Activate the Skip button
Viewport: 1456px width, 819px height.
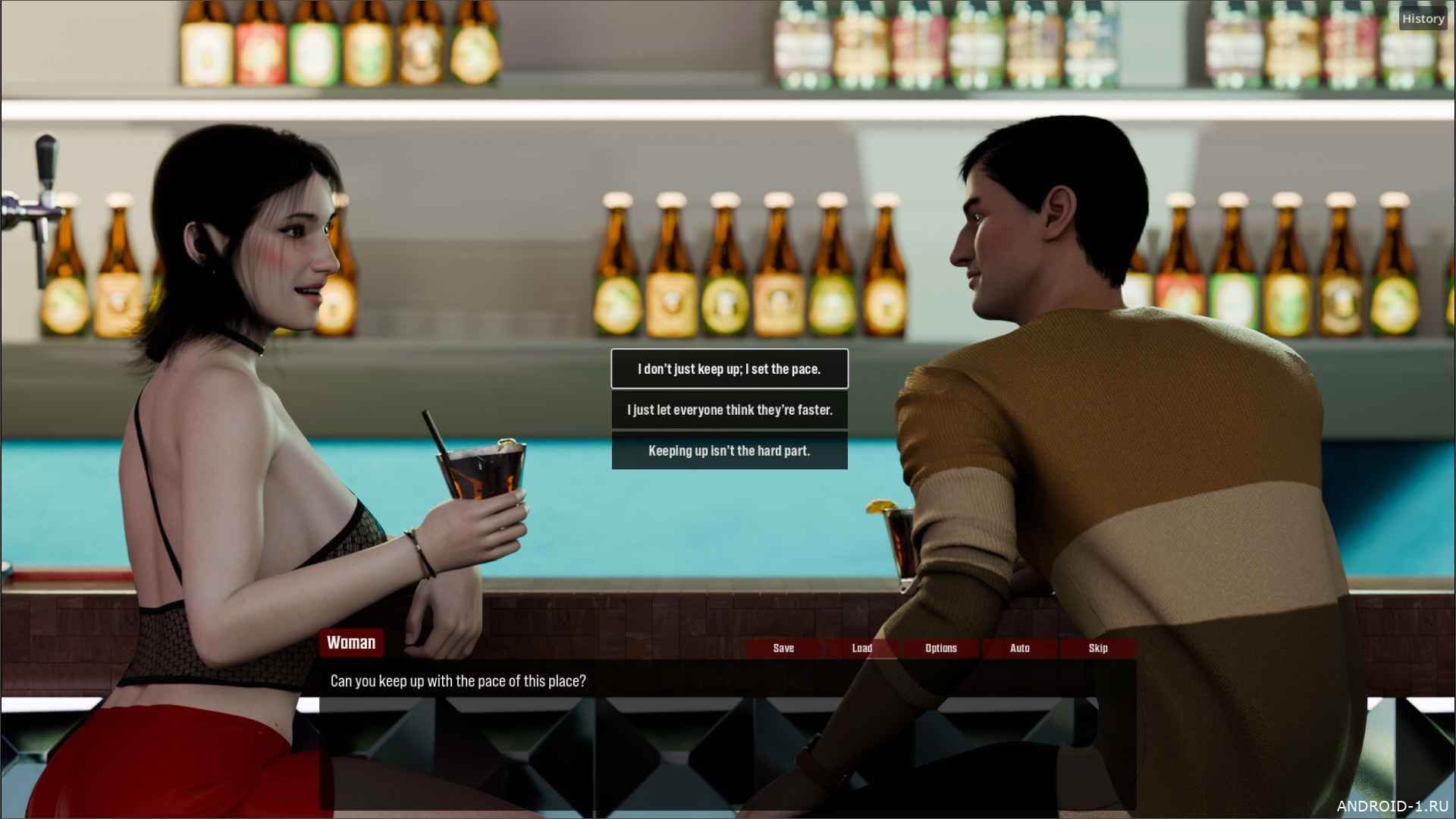tap(1097, 648)
